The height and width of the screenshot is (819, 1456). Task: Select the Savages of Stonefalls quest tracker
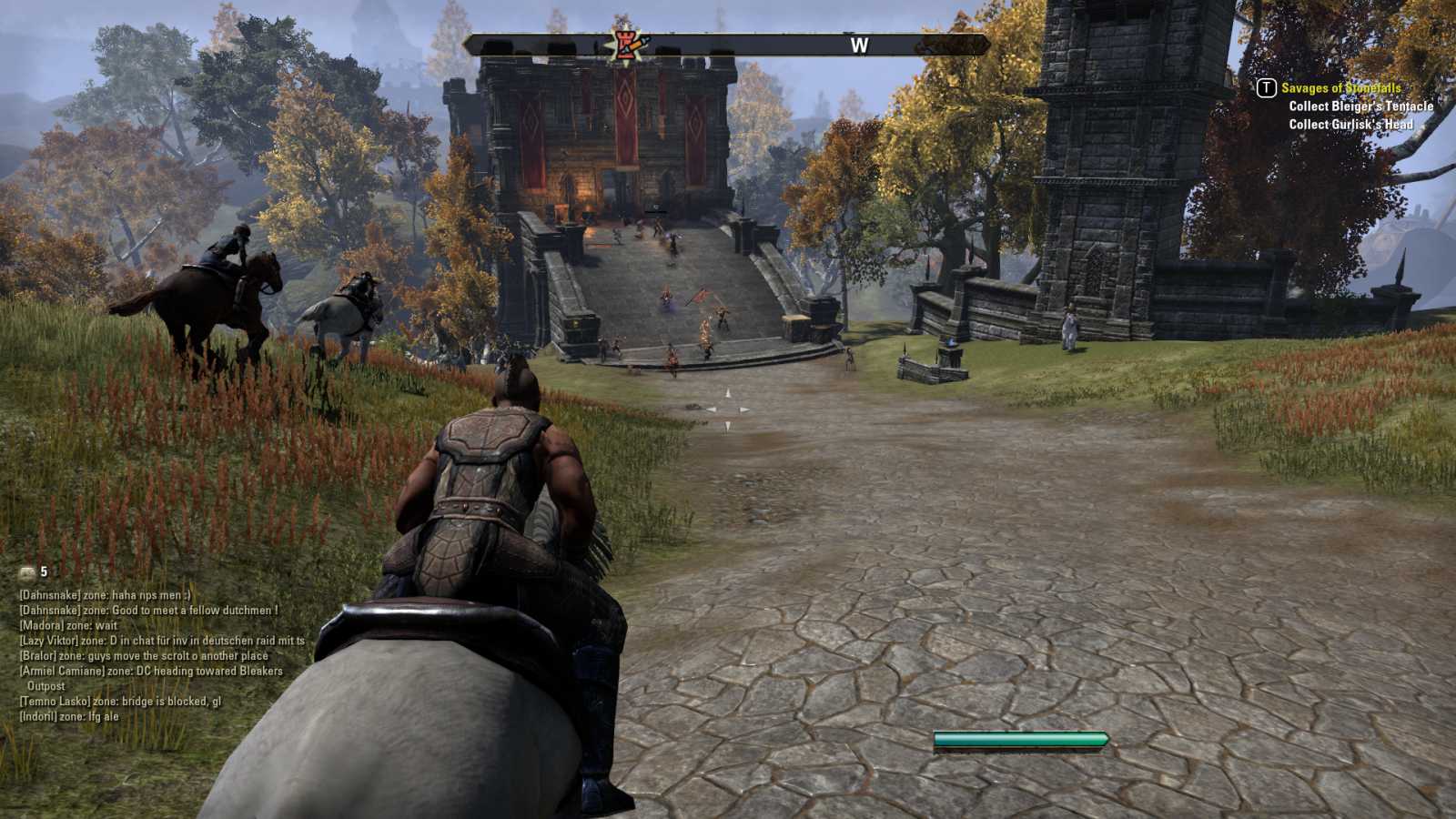(x=1340, y=88)
